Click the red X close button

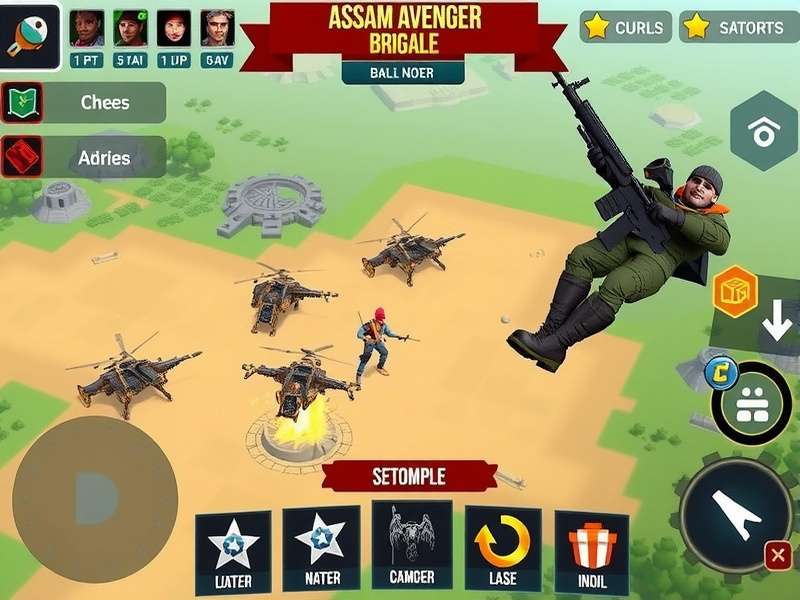tap(777, 555)
